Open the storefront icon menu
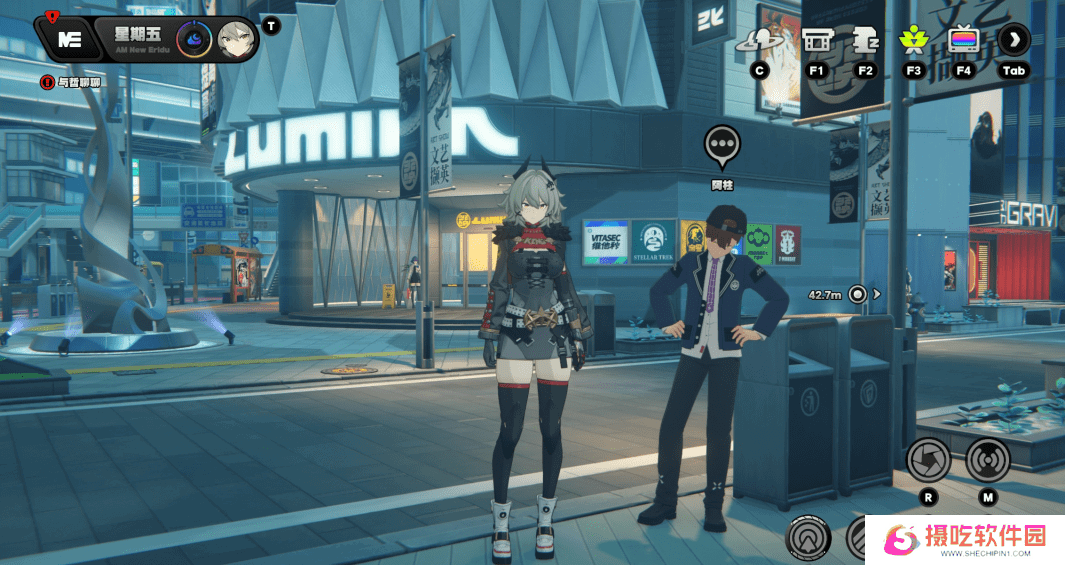This screenshot has width=1065, height=565. pos(816,41)
